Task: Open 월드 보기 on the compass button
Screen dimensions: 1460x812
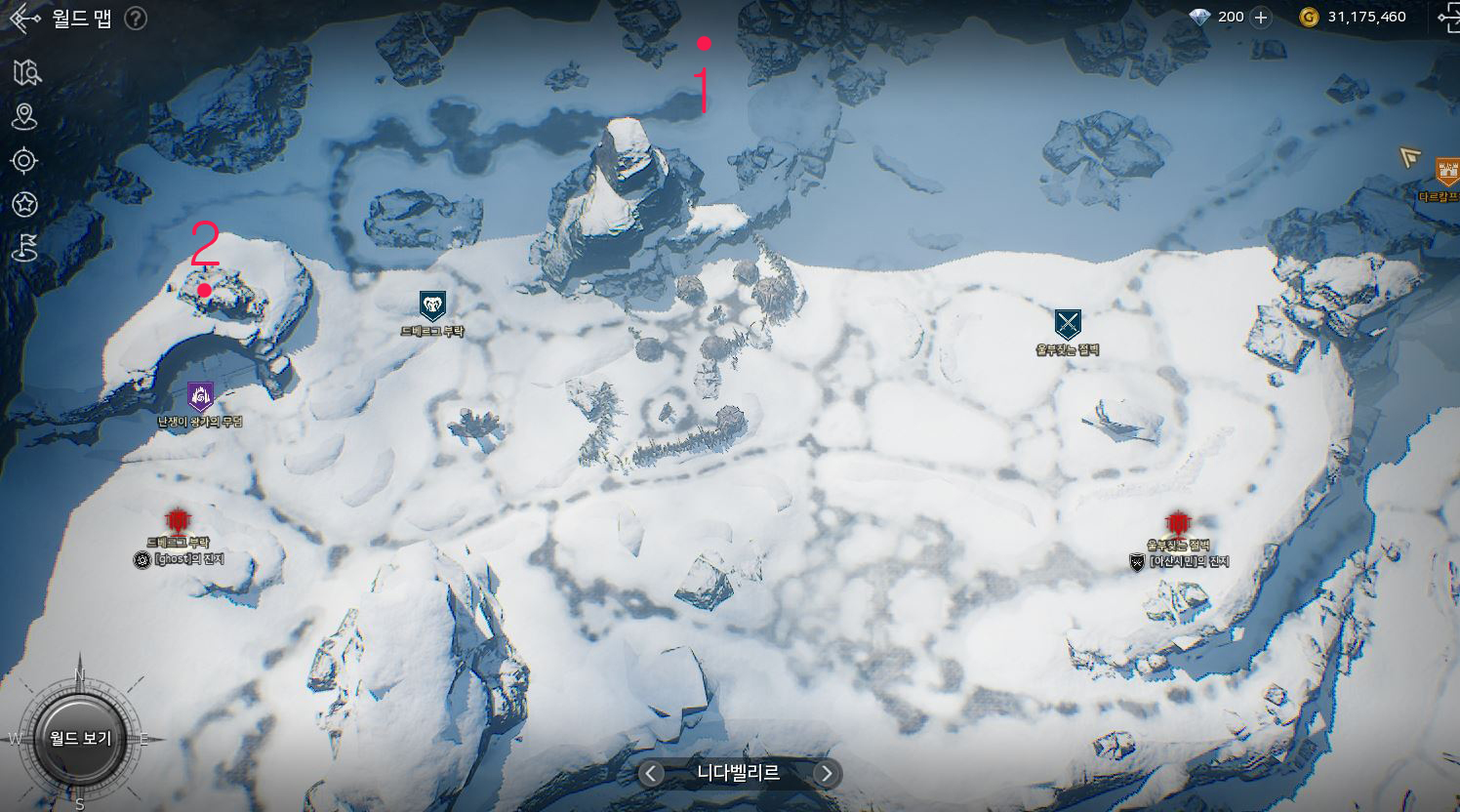Action: (80, 738)
